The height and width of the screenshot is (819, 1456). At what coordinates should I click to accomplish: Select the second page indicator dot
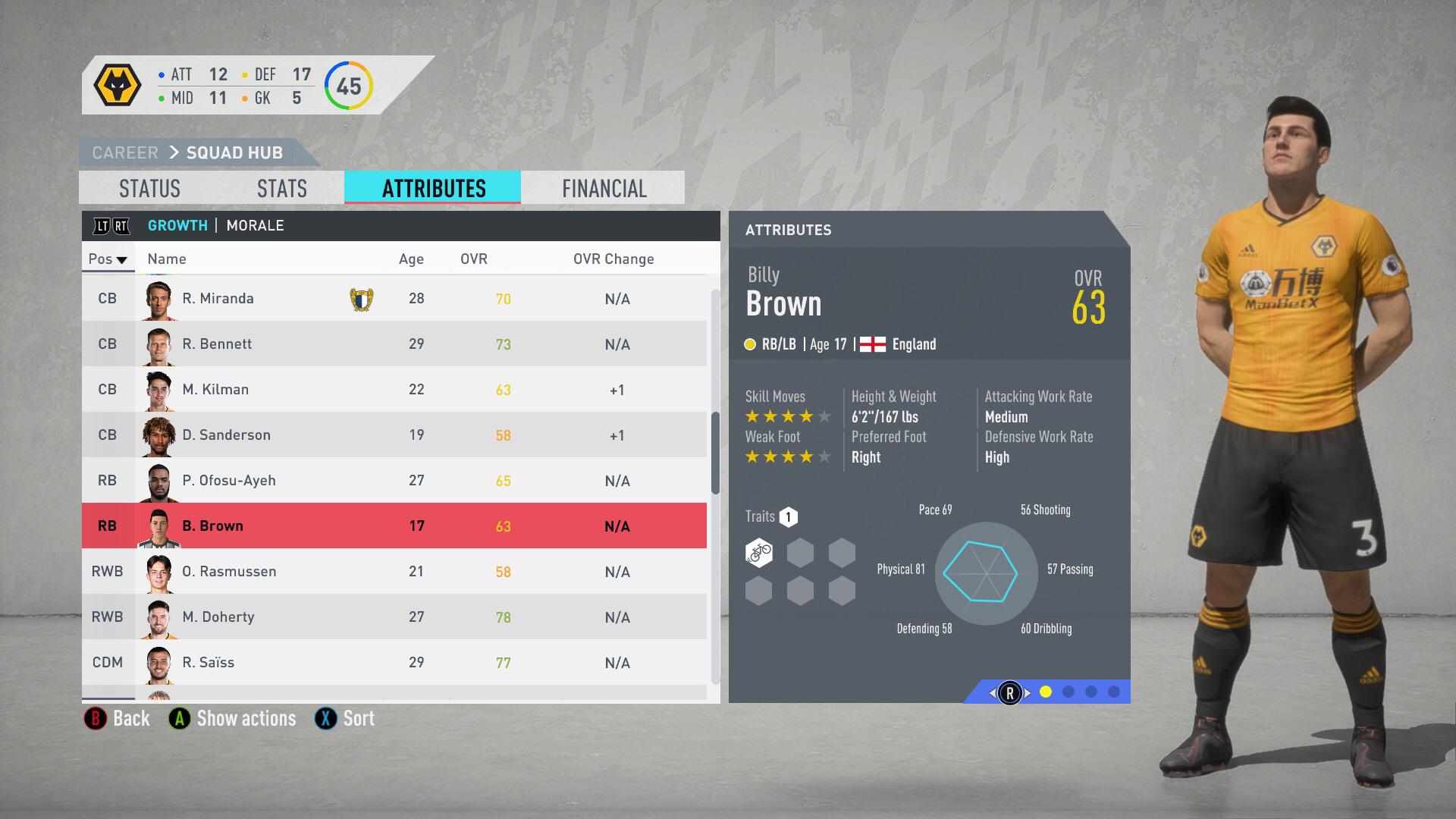tap(1068, 692)
